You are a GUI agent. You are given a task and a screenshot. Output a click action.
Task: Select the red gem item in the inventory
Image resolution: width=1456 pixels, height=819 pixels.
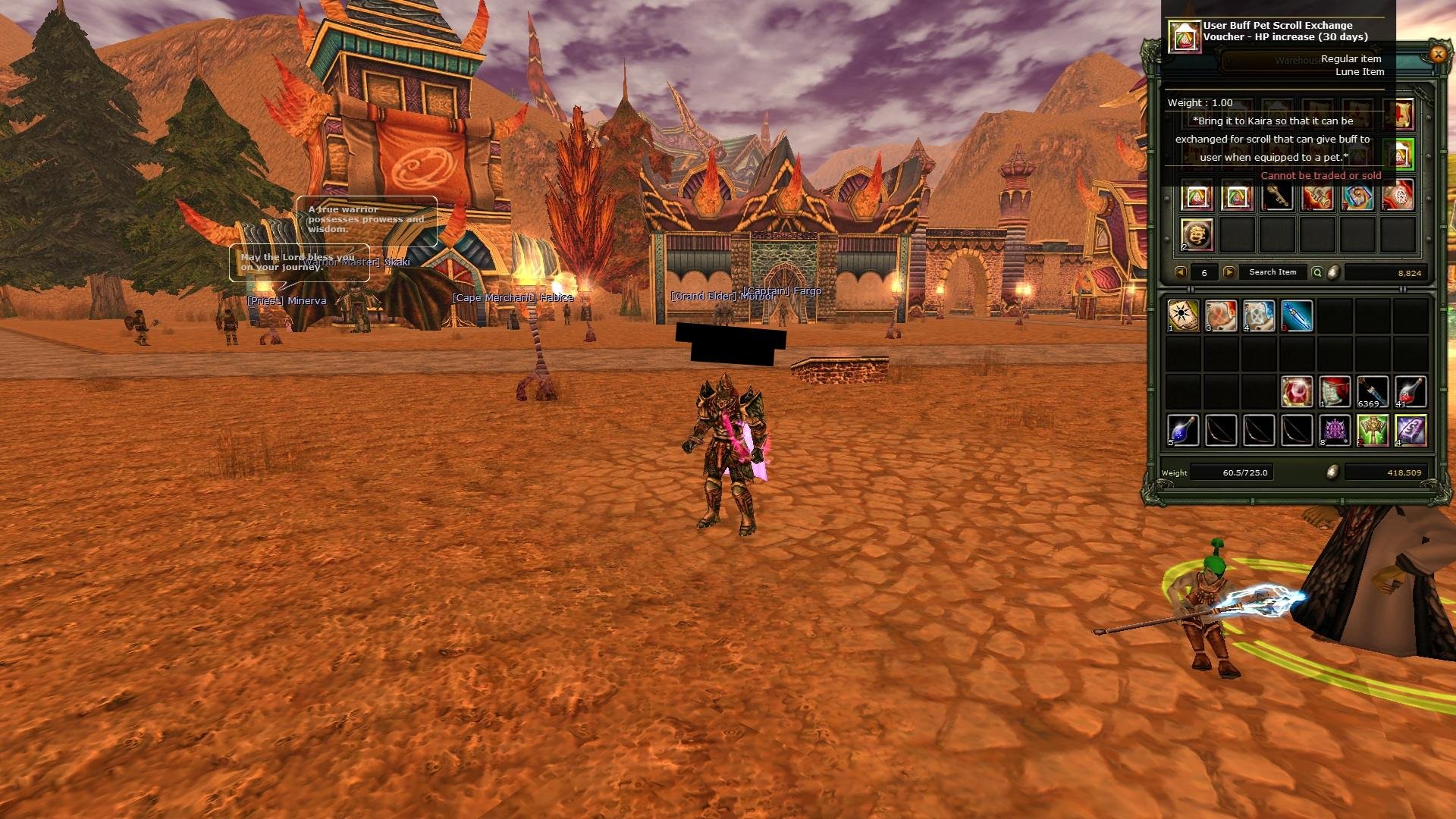[1297, 392]
